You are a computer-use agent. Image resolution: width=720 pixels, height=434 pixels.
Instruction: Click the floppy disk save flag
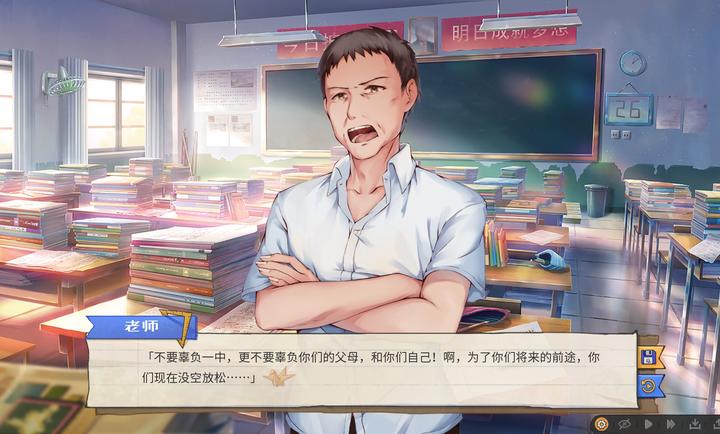pos(648,357)
